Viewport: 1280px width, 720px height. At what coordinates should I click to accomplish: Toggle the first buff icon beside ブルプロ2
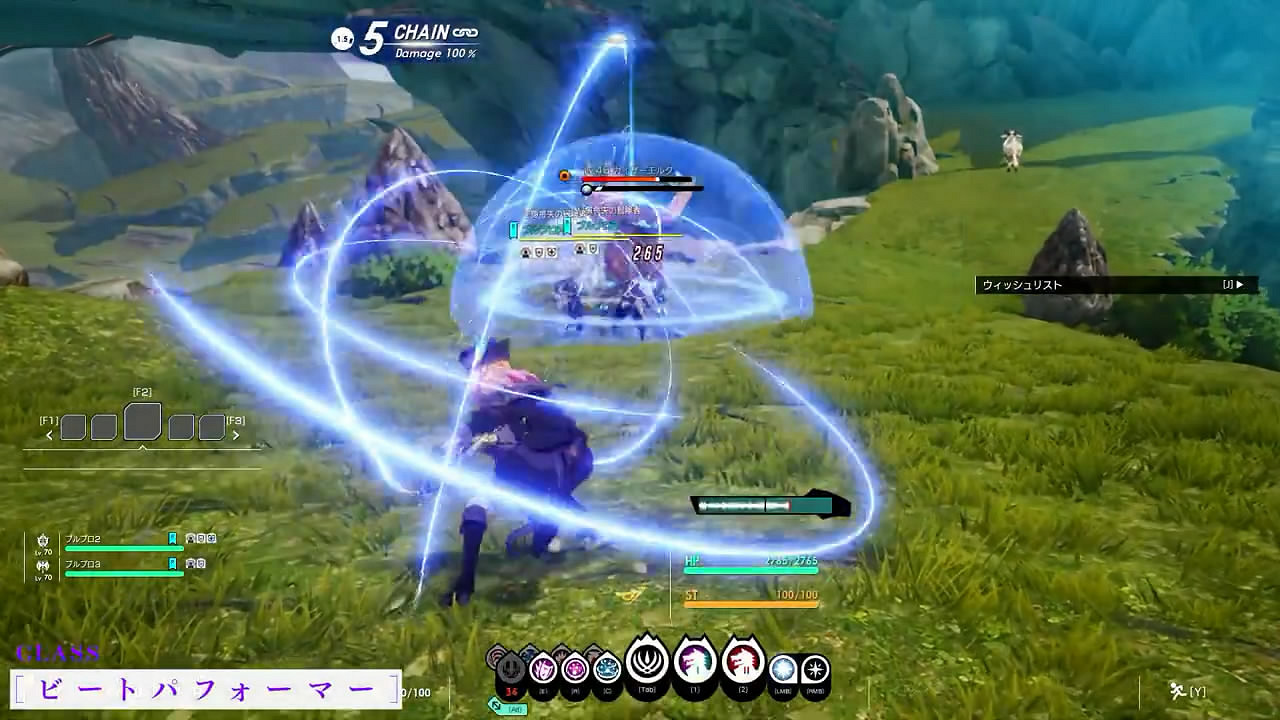190,538
